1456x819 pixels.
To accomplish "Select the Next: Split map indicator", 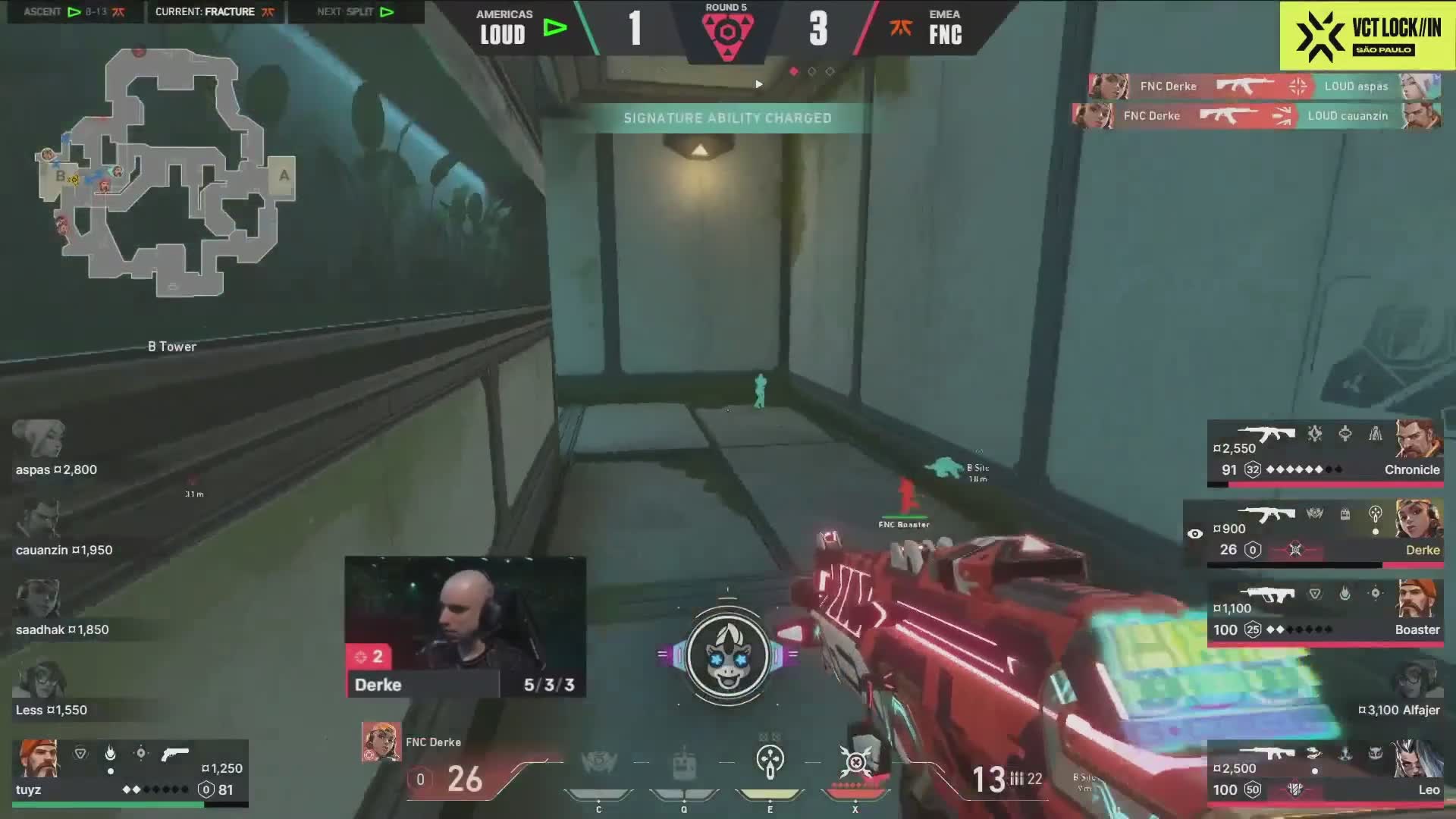I will [356, 12].
